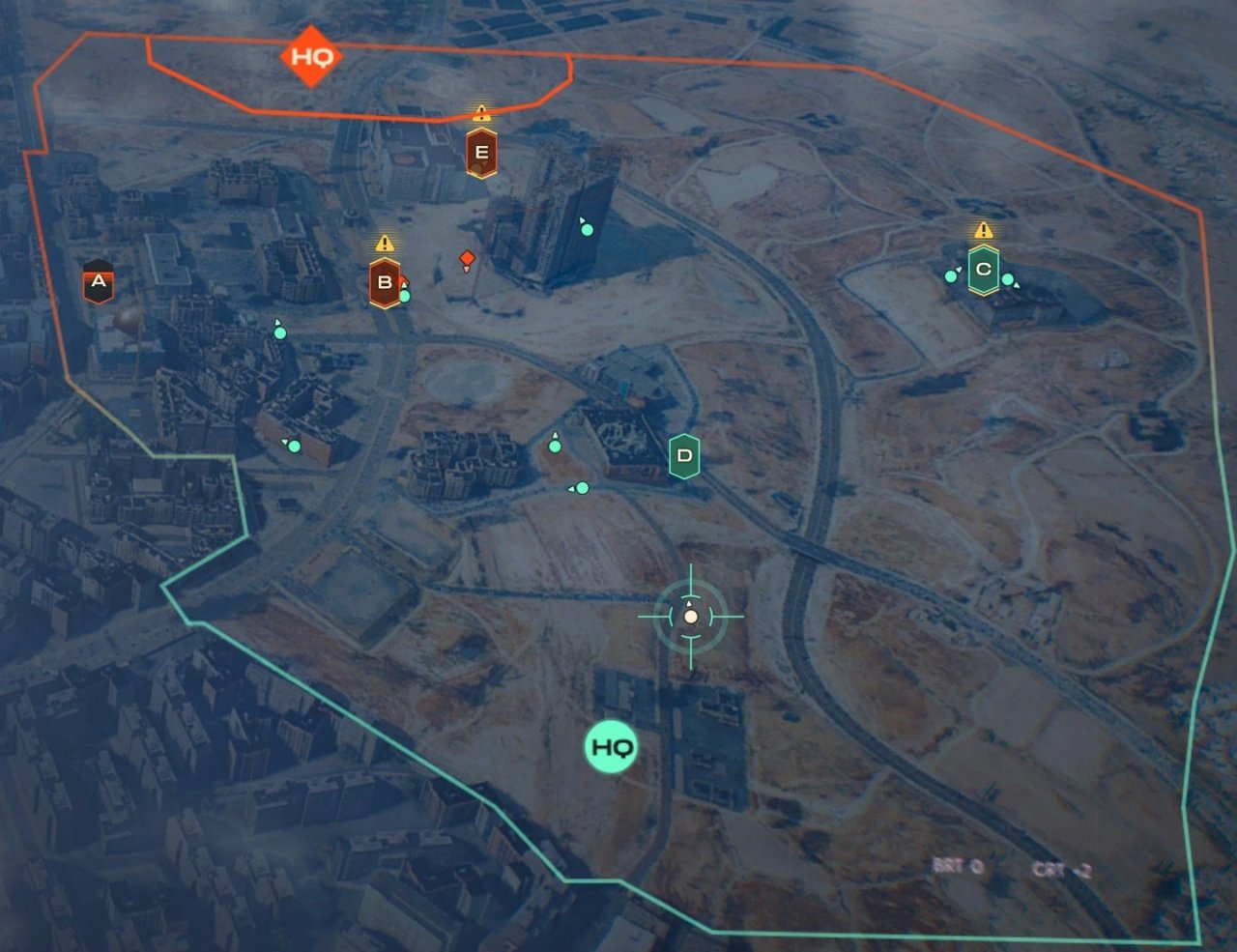This screenshot has height=952, width=1237.
Task: Select the red enemy HQ marker
Action: click(310, 57)
